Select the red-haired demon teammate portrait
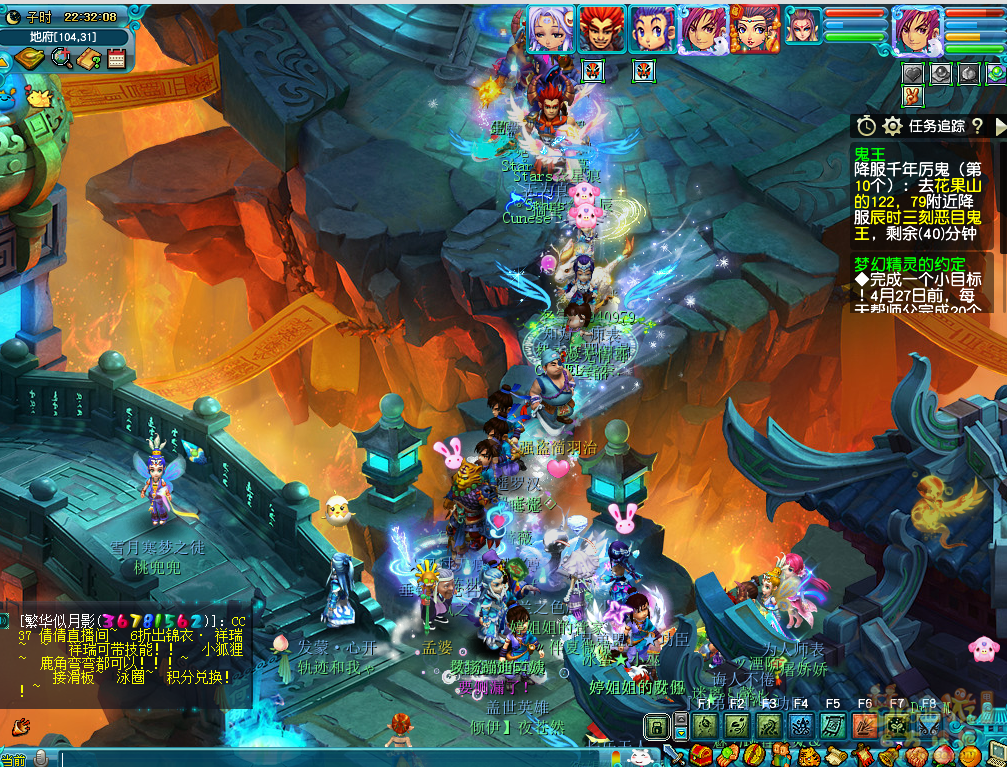The image size is (1007, 767). pyautogui.click(x=602, y=29)
